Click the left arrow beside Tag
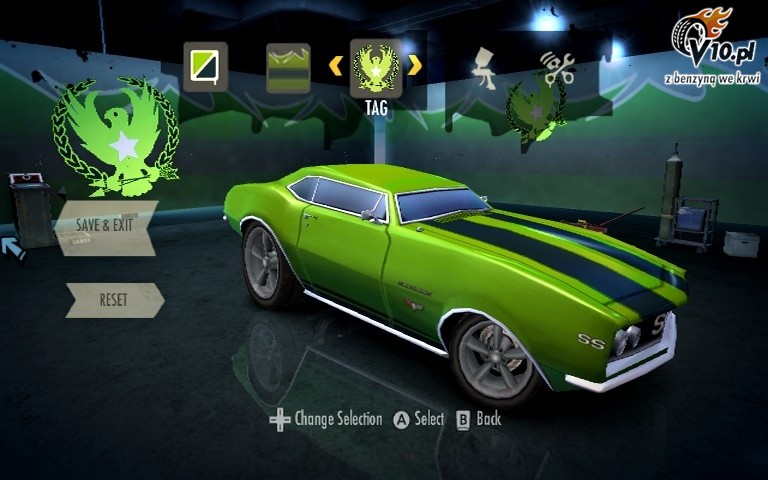The width and height of the screenshot is (768, 480). pyautogui.click(x=336, y=67)
